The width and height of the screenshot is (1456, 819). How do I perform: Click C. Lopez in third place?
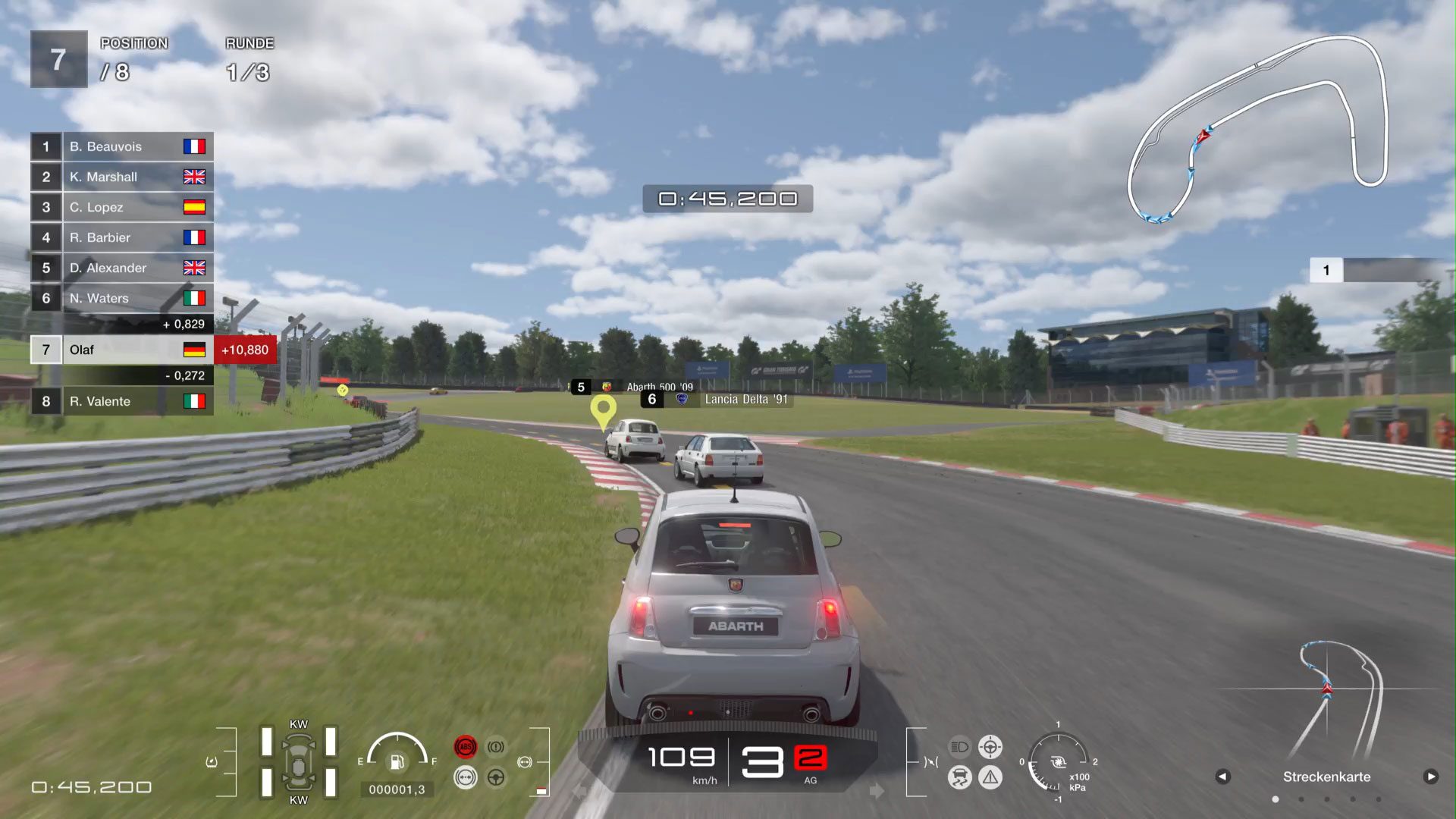pyautogui.click(x=121, y=207)
